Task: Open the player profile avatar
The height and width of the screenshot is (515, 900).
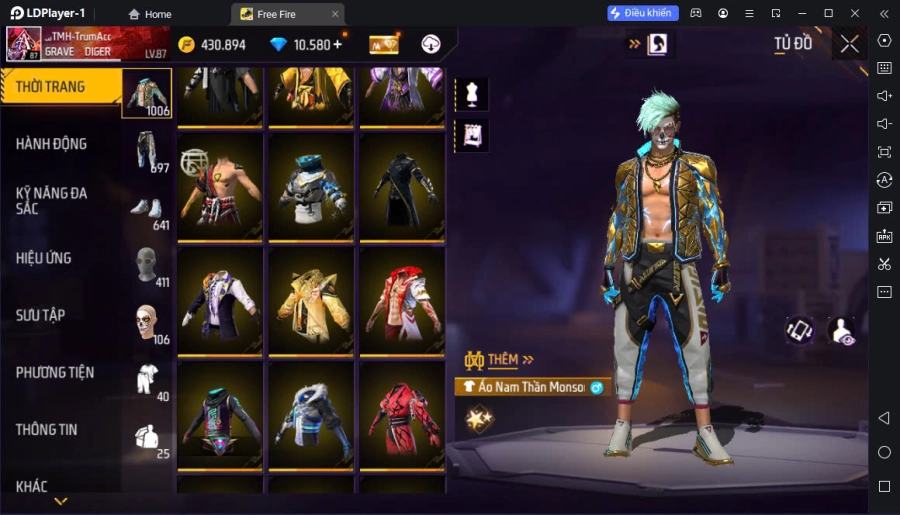Action: 24,44
